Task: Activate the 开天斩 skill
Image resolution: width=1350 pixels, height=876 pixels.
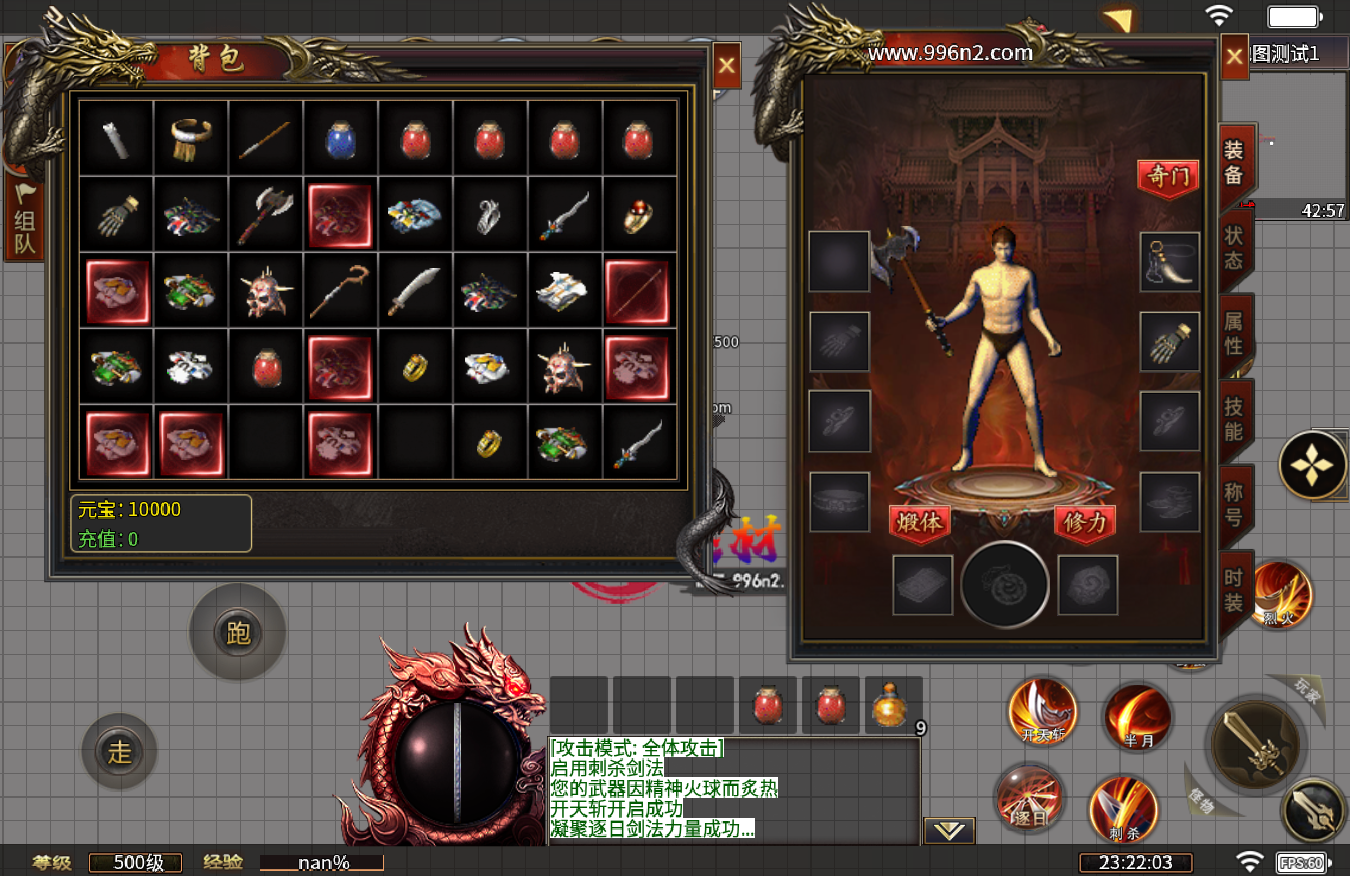Action: tap(1043, 712)
